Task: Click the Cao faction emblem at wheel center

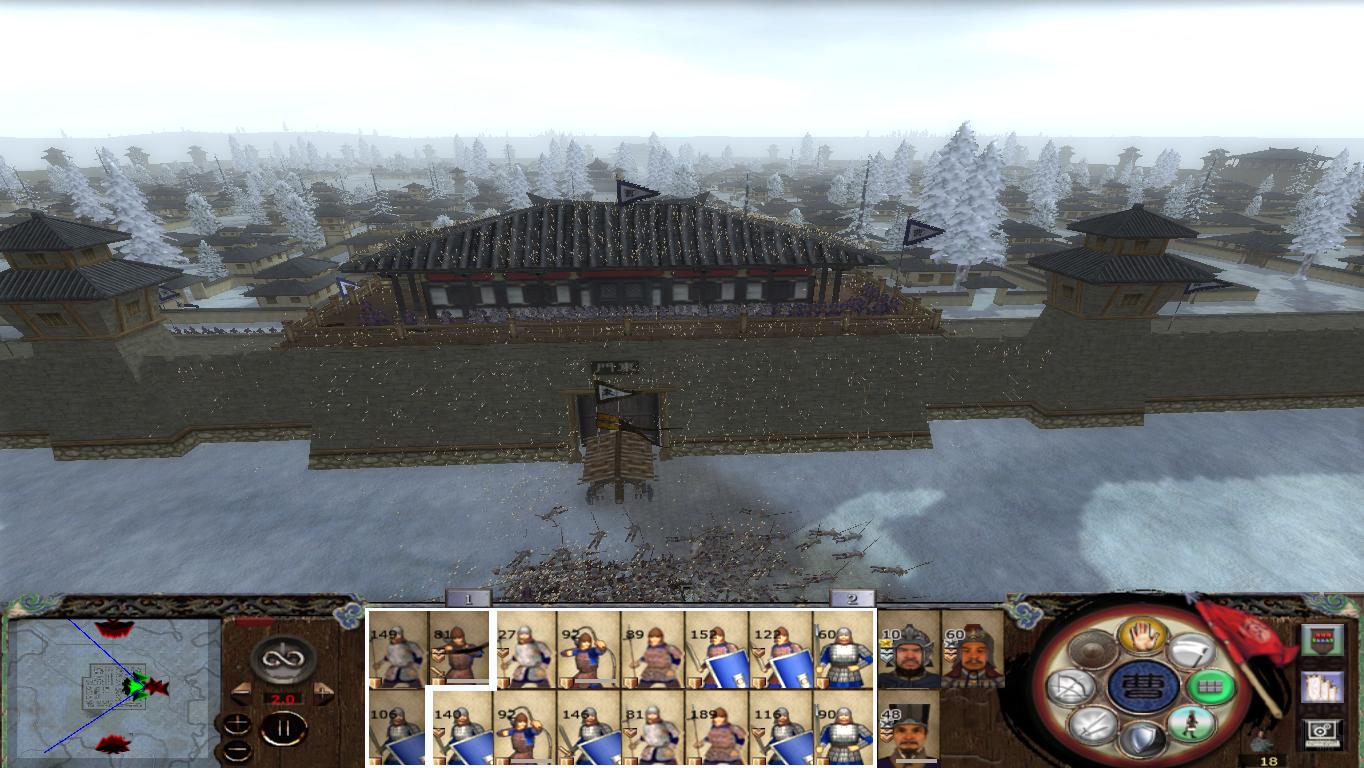Action: click(1141, 688)
